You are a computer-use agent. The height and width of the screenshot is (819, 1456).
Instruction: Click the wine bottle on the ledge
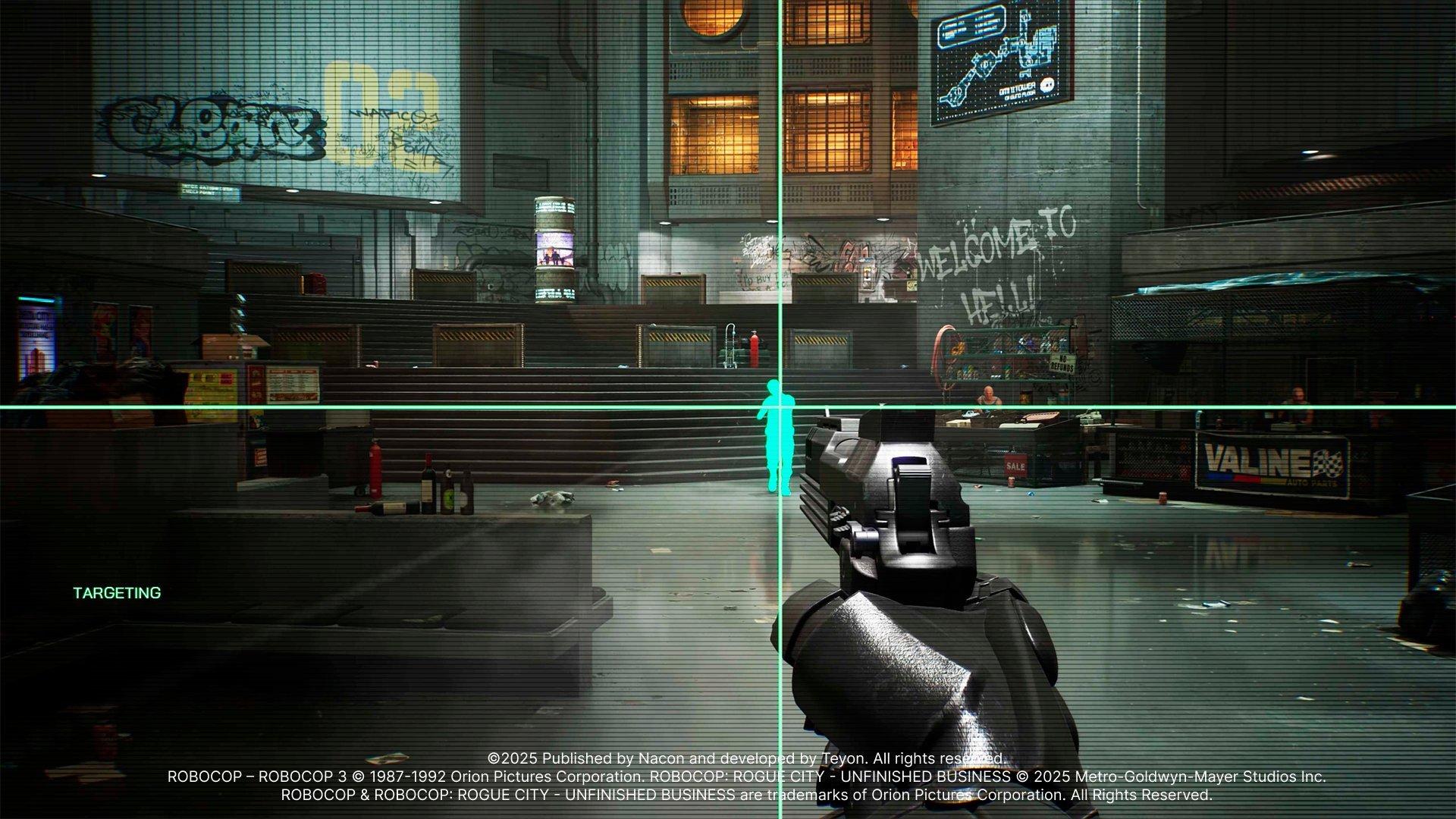(x=428, y=482)
